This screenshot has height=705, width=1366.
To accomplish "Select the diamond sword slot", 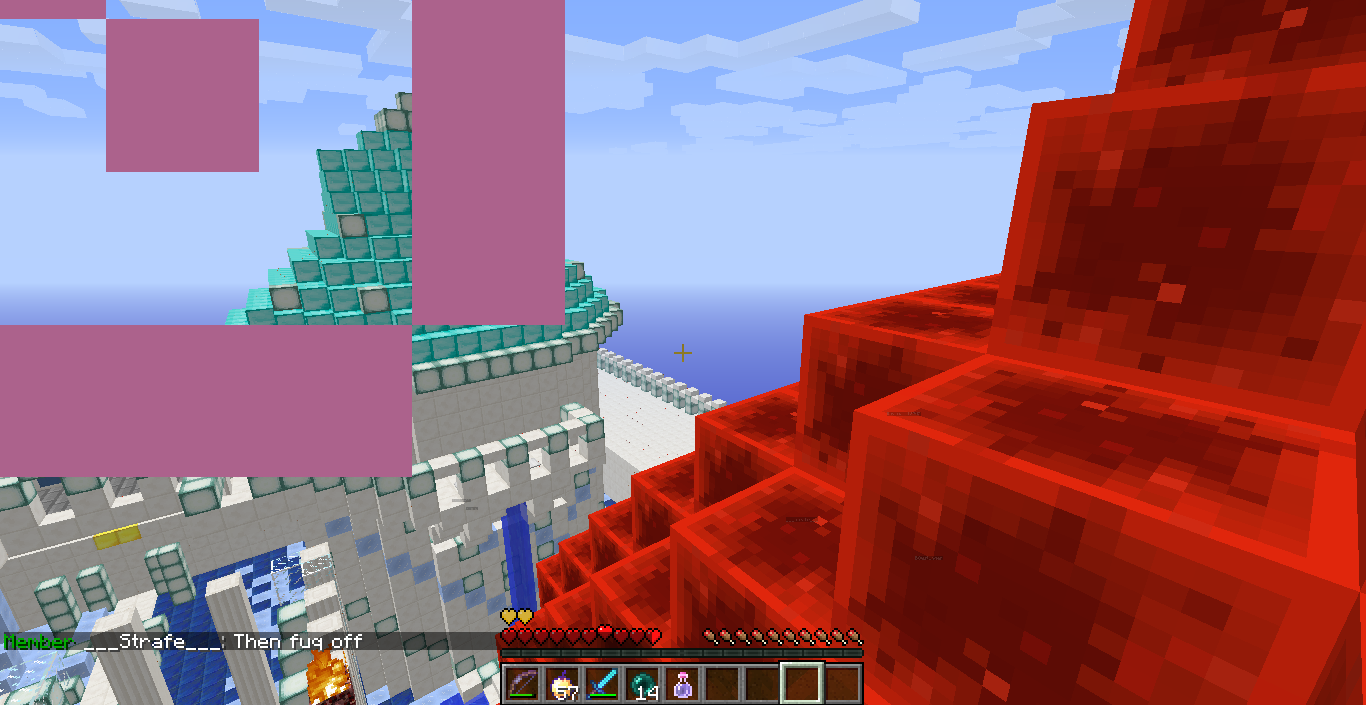I will click(603, 684).
